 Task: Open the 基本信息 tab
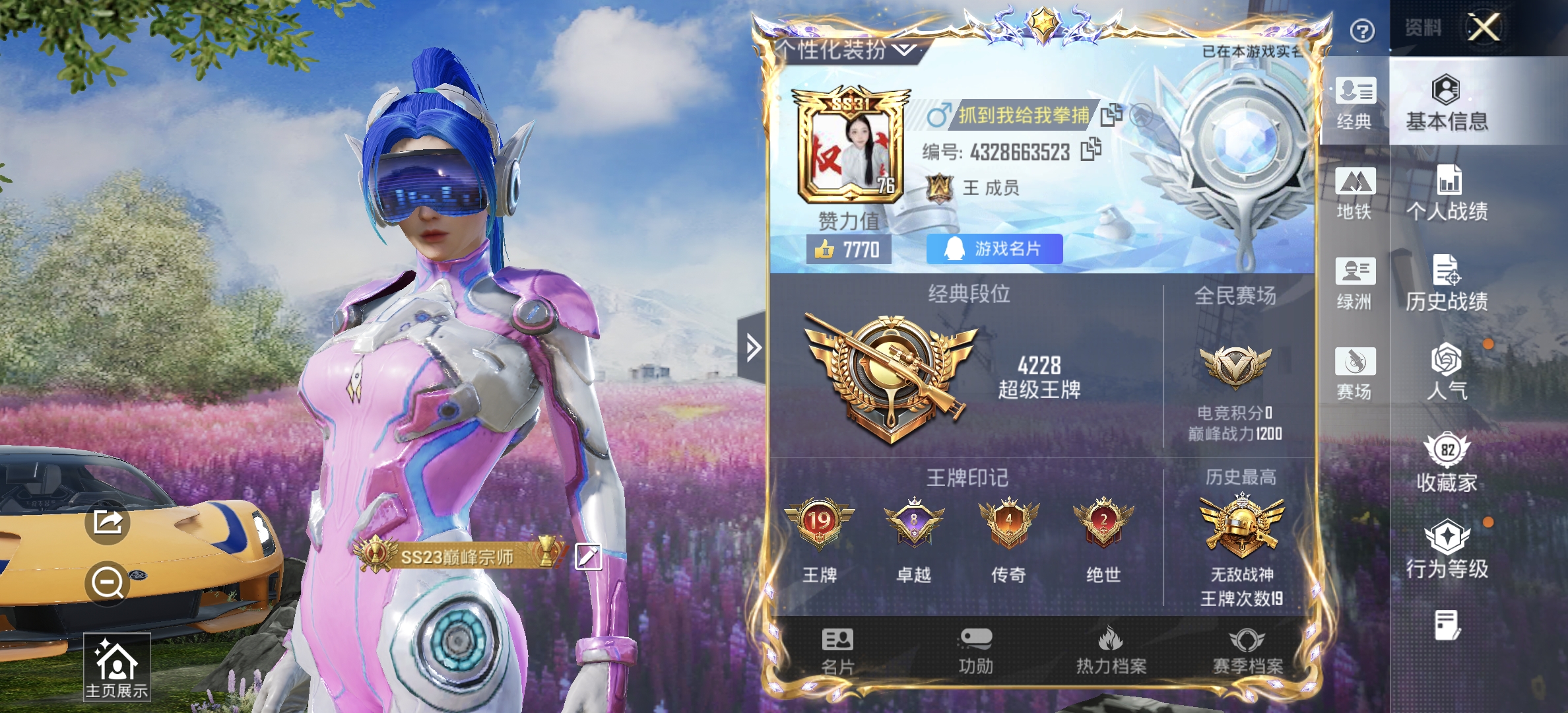click(1447, 102)
